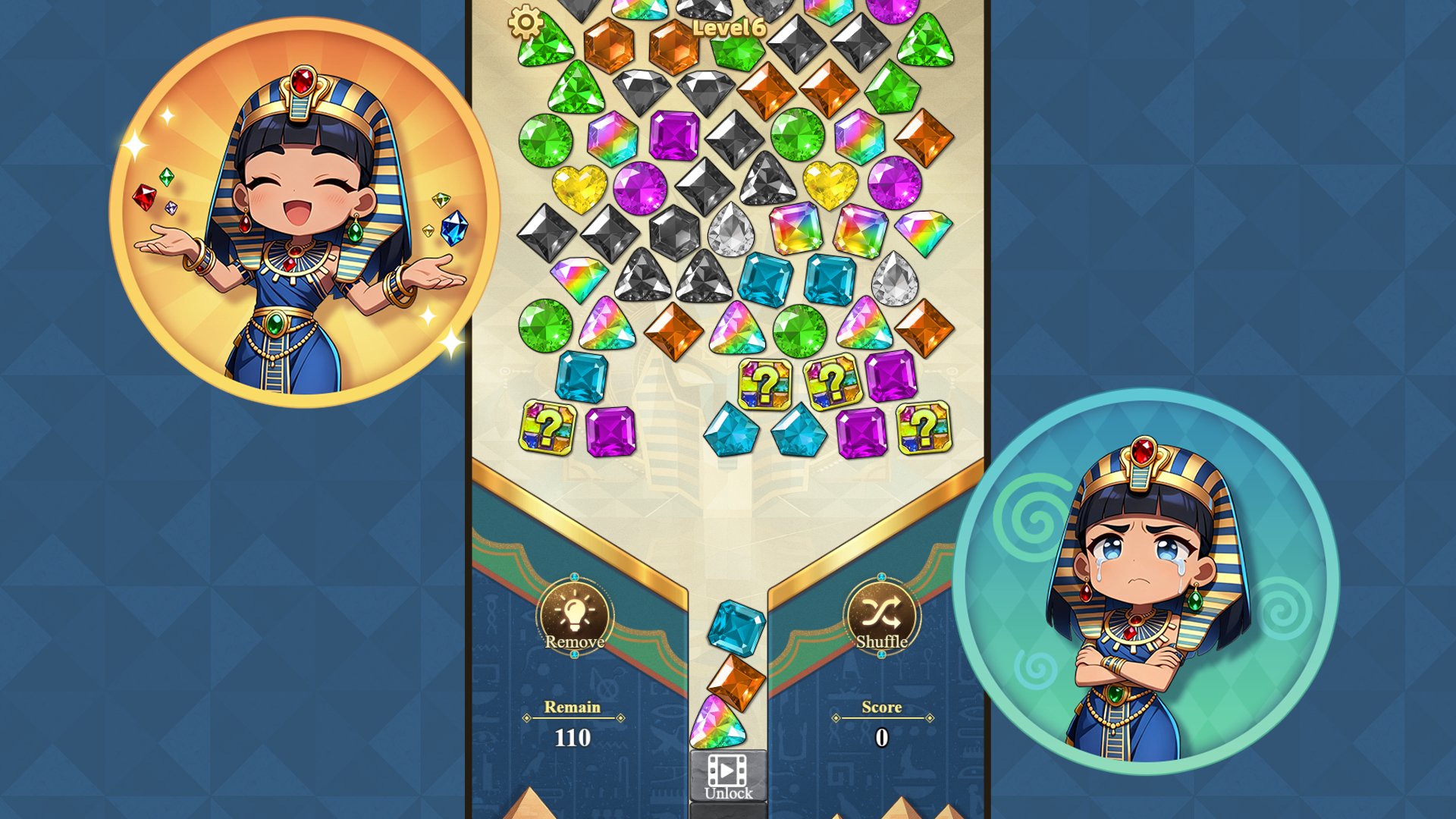Click the Shuffle label
This screenshot has height=819, width=1456.
coord(882,643)
